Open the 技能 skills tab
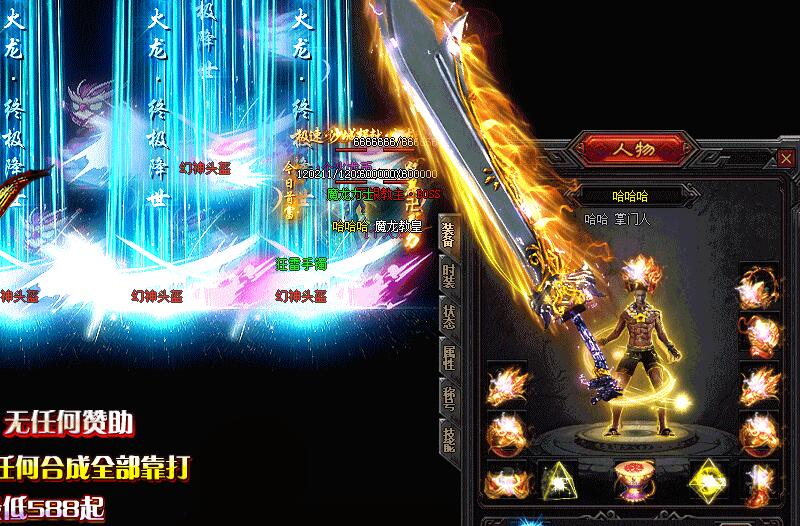The height and width of the screenshot is (526, 800). click(x=449, y=437)
